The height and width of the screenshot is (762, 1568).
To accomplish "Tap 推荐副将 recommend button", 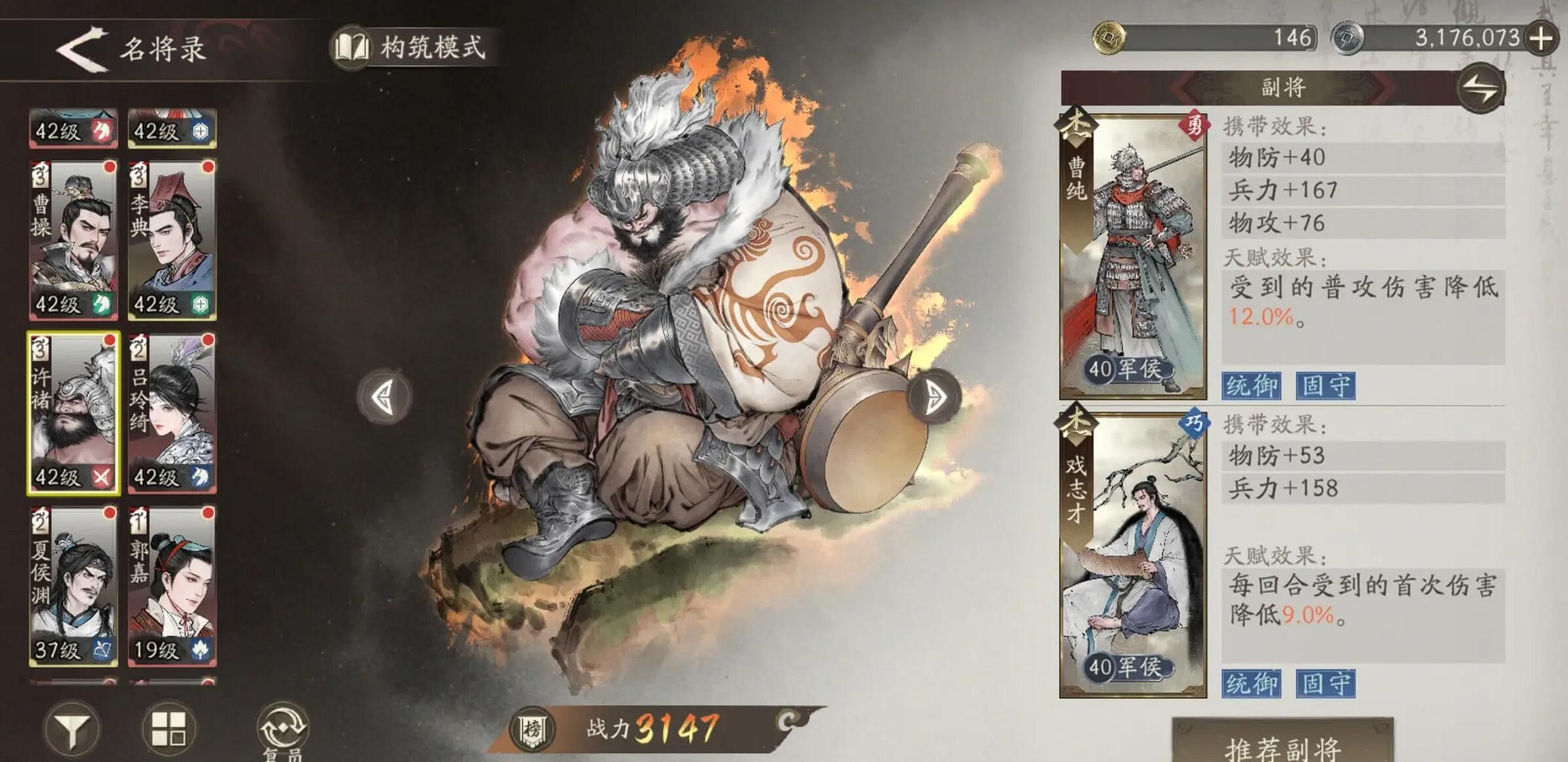I will (1282, 745).
